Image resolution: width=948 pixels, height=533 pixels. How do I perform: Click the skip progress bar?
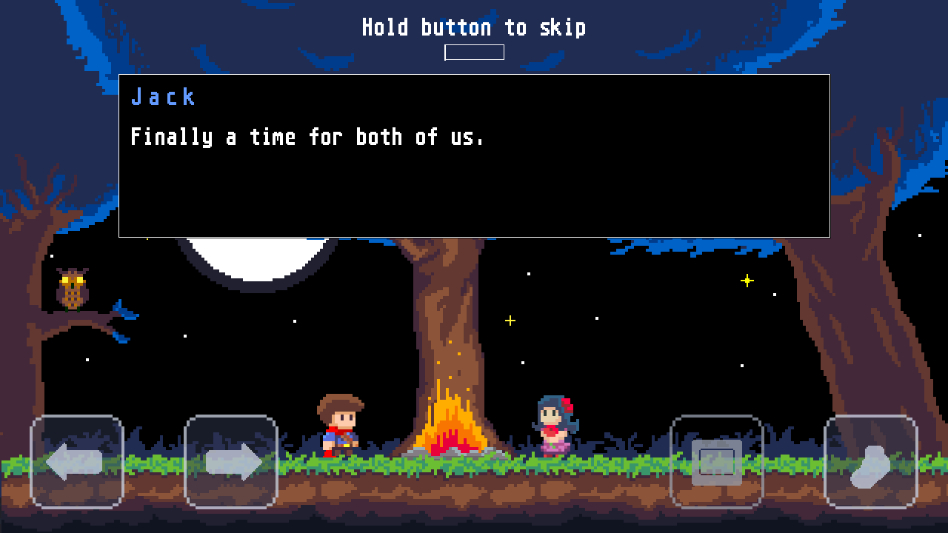point(474,52)
